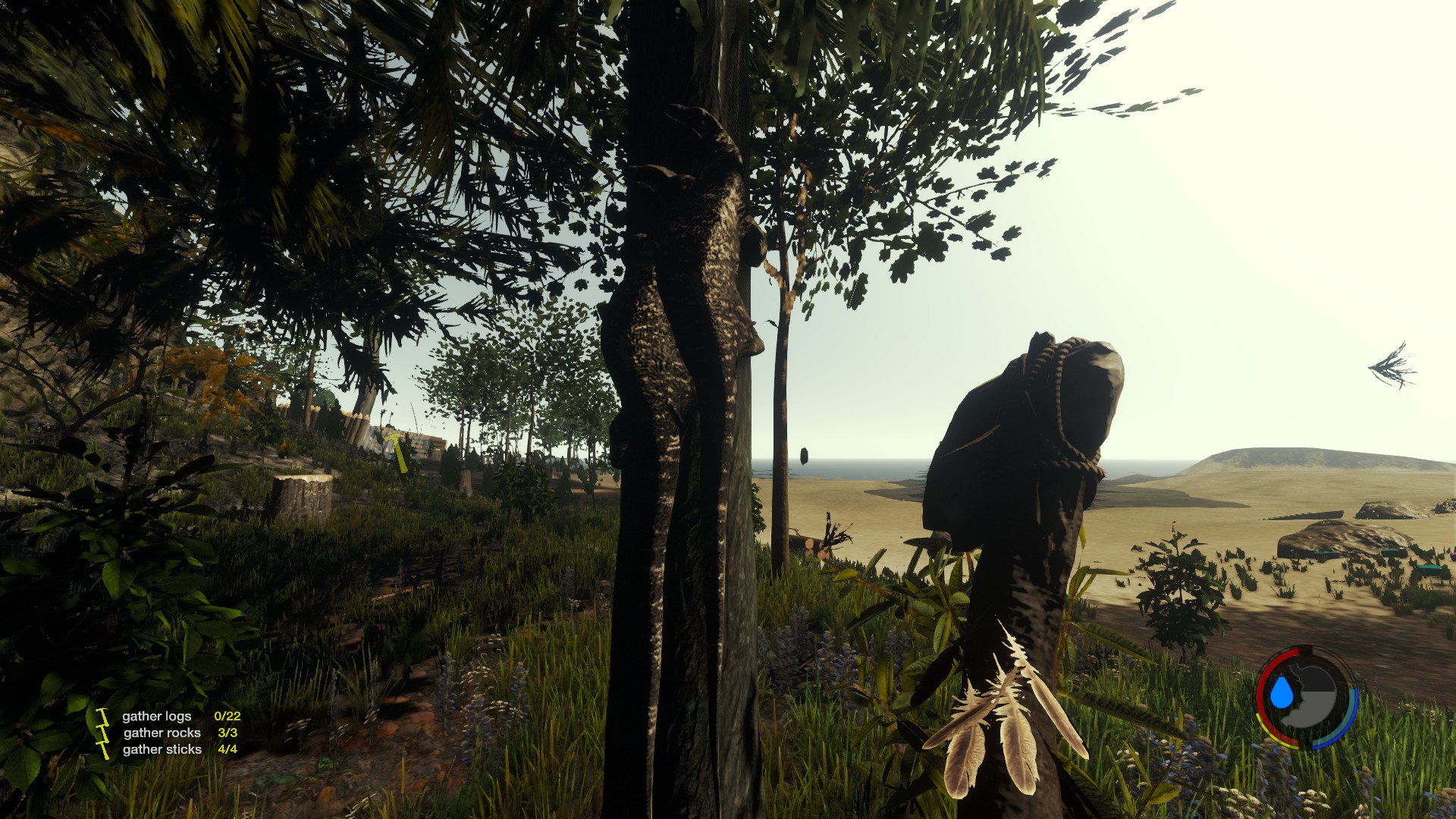This screenshot has height=819, width=1456.
Task: Click the yellow hammer build marker
Action: pos(398,450)
